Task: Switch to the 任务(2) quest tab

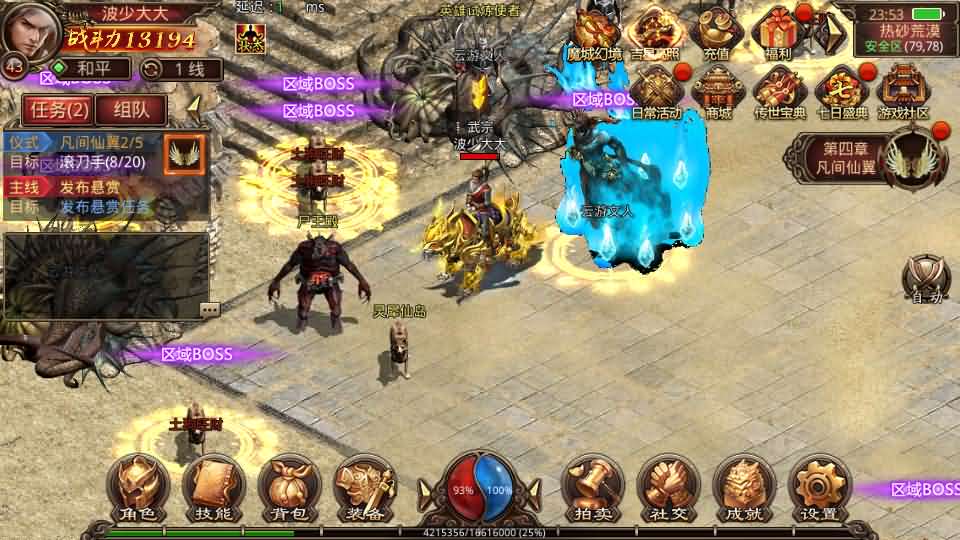Action: pyautogui.click(x=58, y=109)
